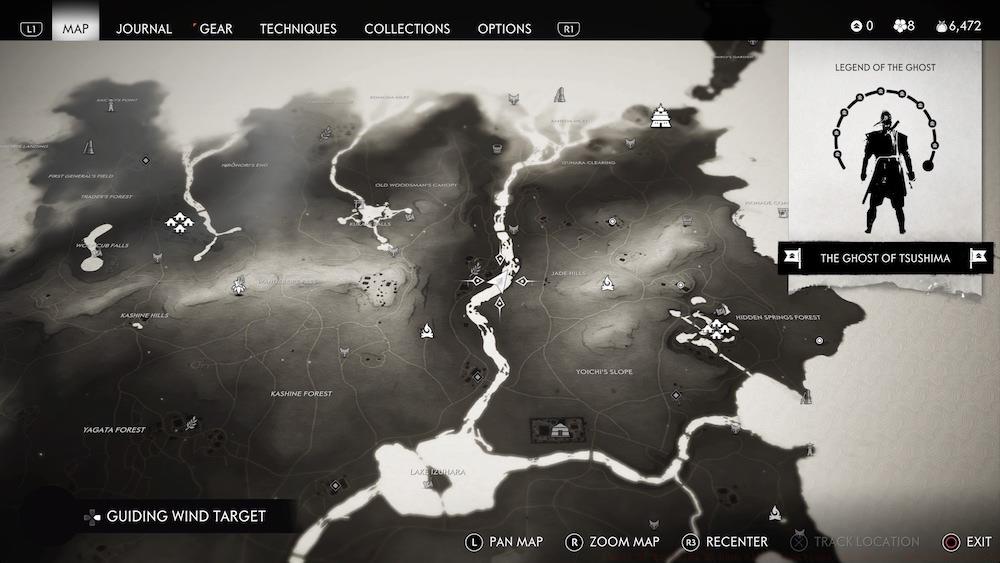Choose the campfire marker in Jade Hills
Image resolution: width=1000 pixels, height=563 pixels.
[607, 283]
